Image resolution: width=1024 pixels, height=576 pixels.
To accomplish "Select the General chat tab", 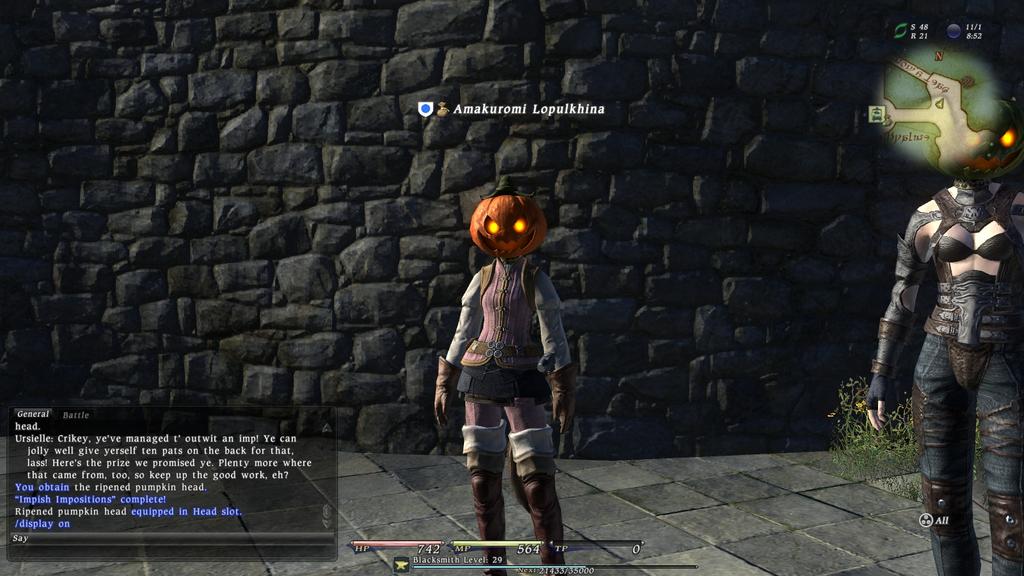I will (33, 414).
